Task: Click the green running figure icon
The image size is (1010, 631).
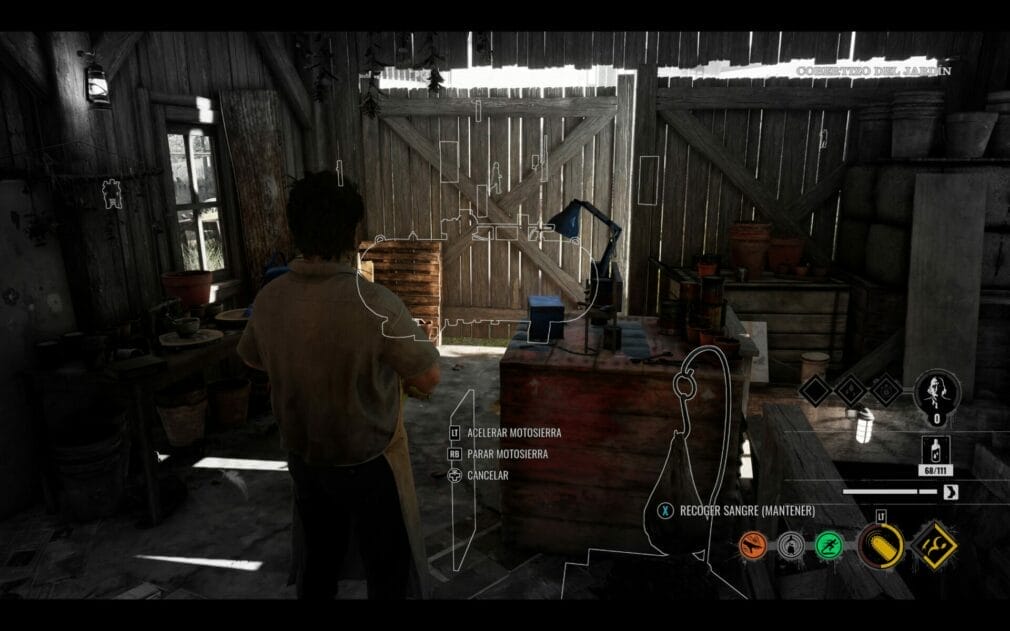Action: click(828, 545)
